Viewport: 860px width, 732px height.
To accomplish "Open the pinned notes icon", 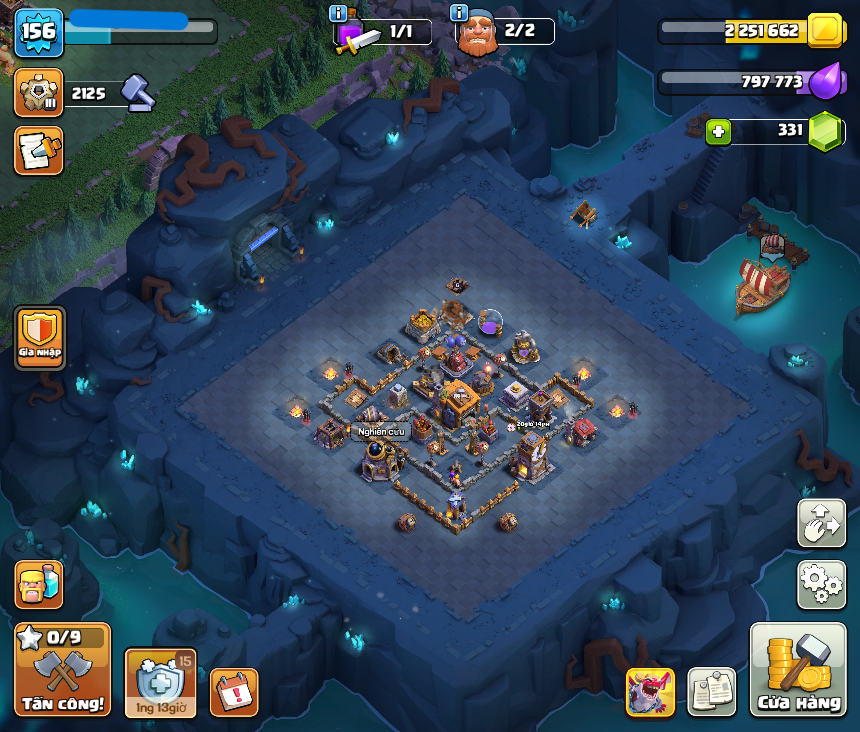I will (712, 692).
